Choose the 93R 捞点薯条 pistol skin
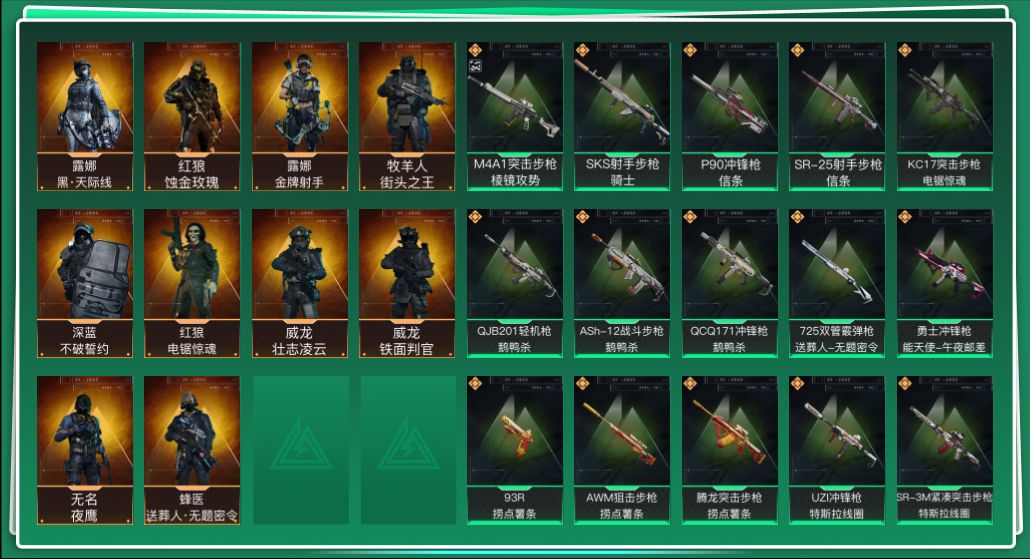 pyautogui.click(x=515, y=450)
